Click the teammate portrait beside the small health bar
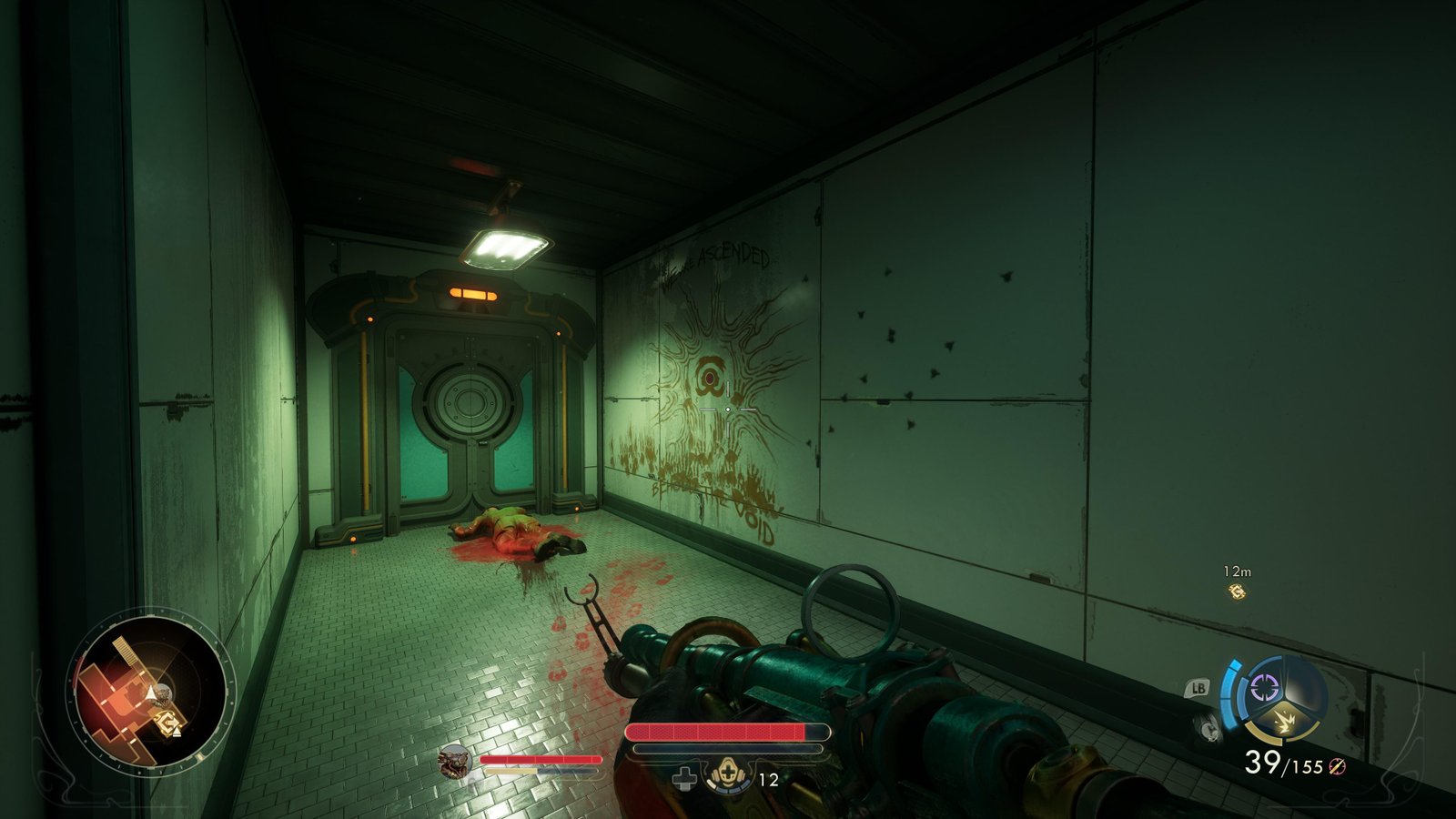Viewport: 1456px width, 819px height. click(453, 763)
